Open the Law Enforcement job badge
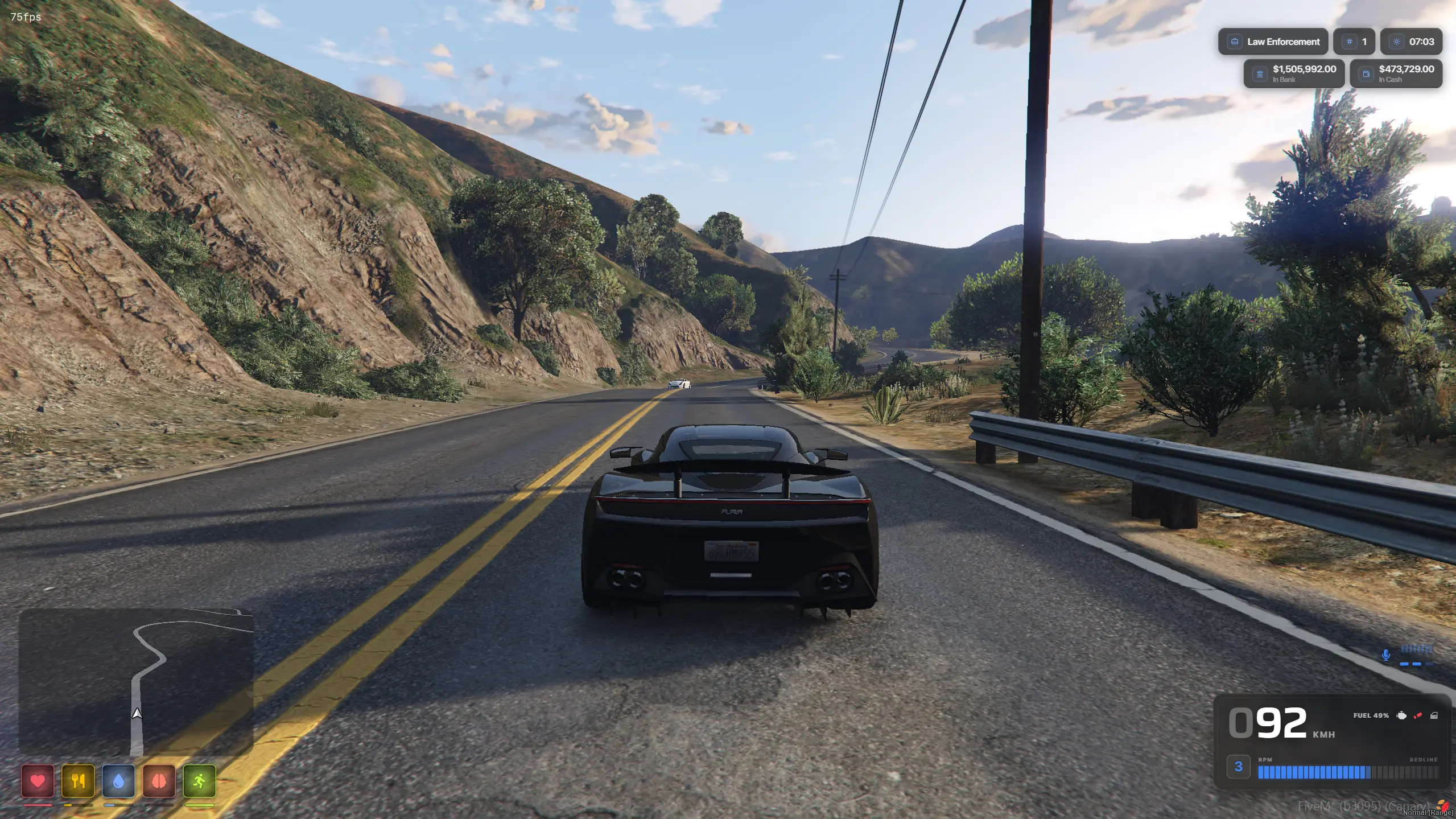The image size is (1456, 819). coord(1273,42)
